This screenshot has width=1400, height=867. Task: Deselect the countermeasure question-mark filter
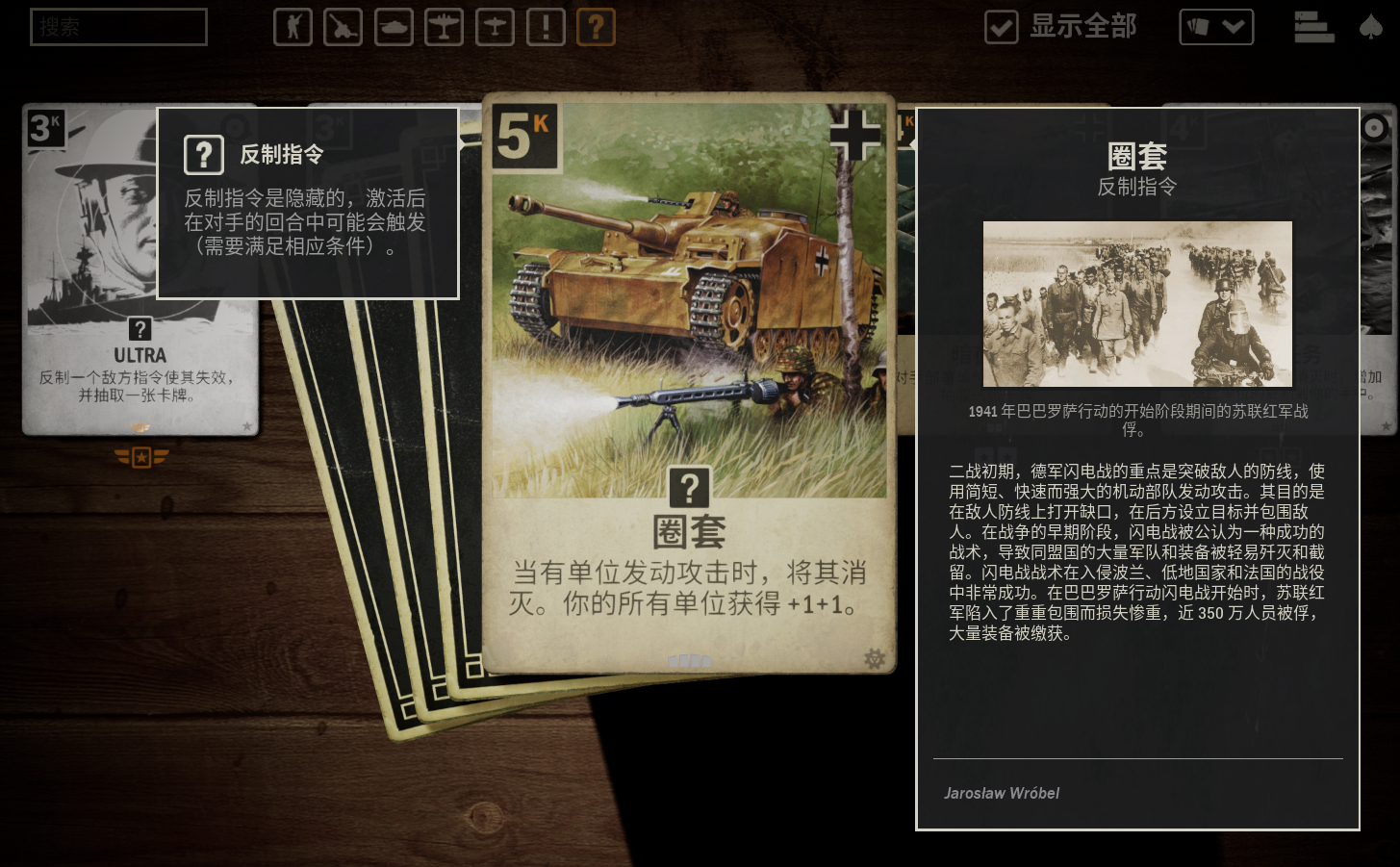pyautogui.click(x=596, y=27)
